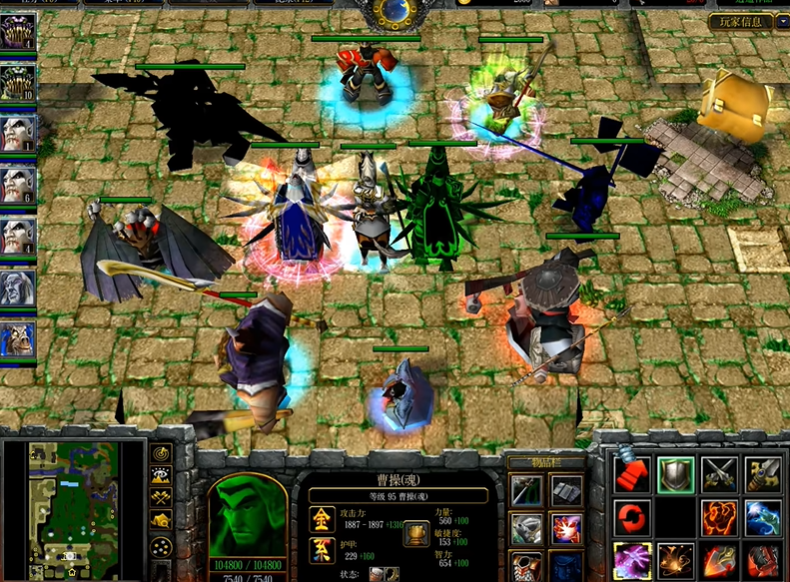Screen dimensions: 790x582
Task: Select the silver gauntlet inventory item
Action: coord(527,528)
